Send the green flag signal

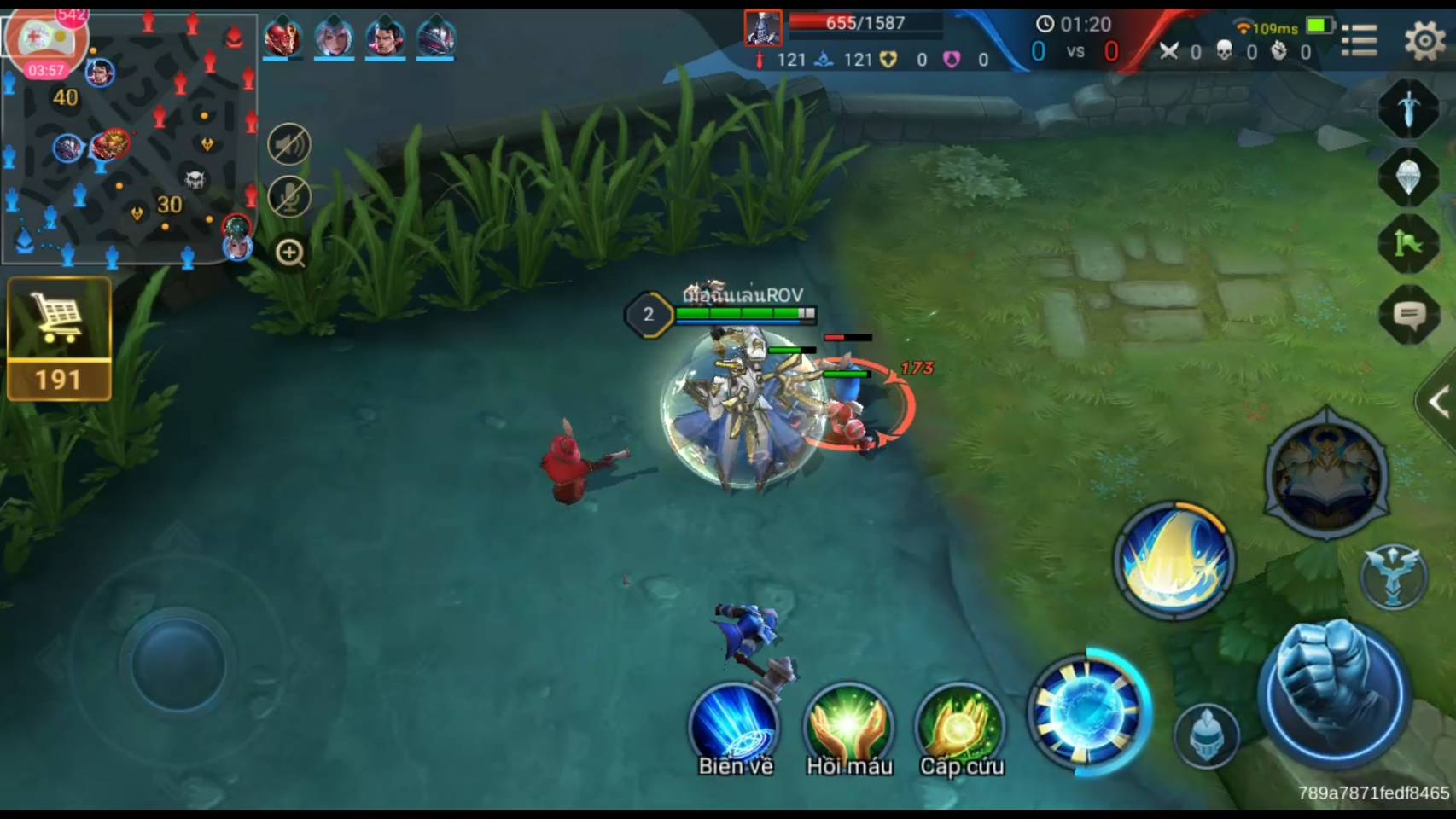click(1408, 244)
